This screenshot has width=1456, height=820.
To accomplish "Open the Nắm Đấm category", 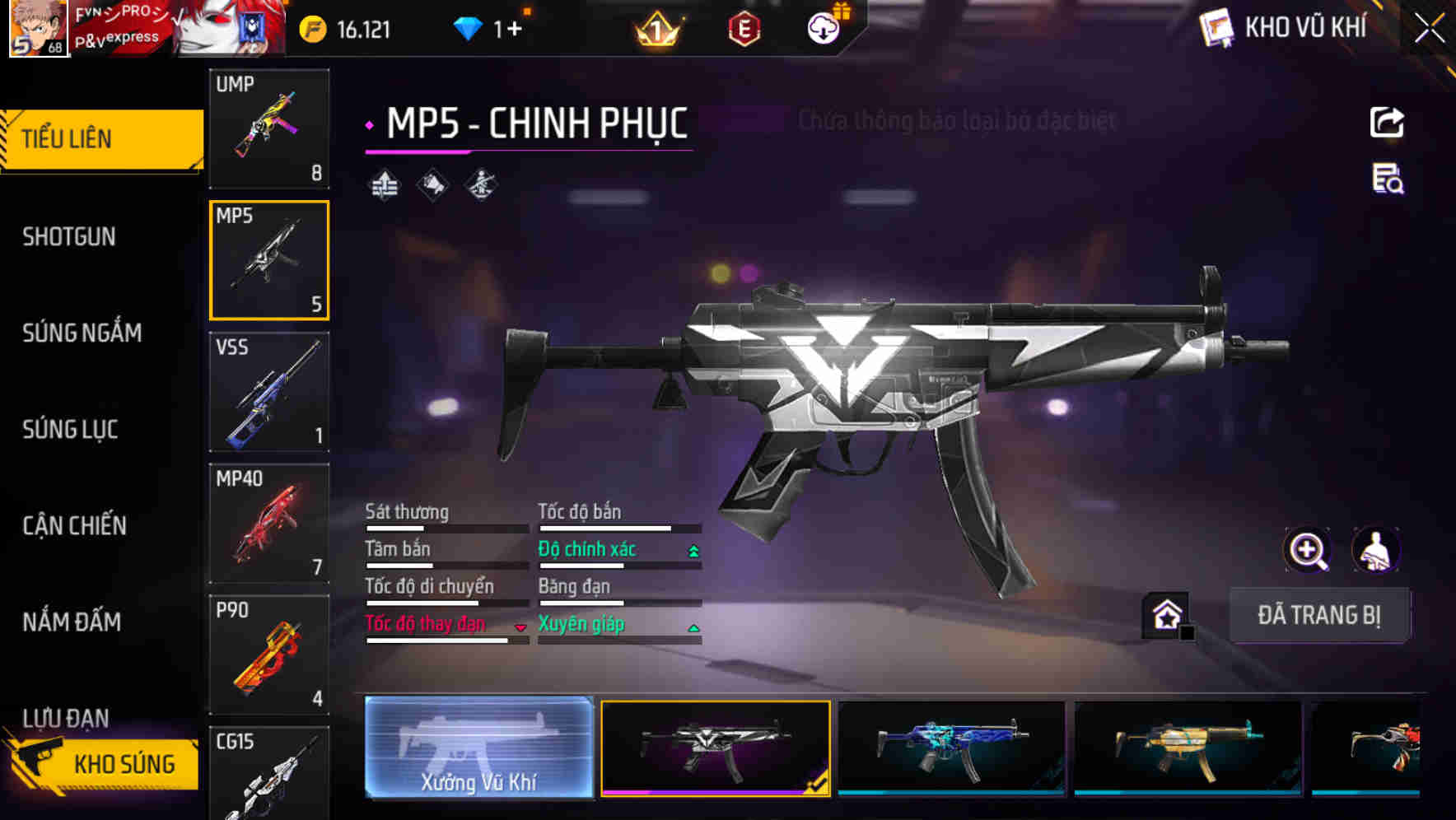I will [72, 622].
